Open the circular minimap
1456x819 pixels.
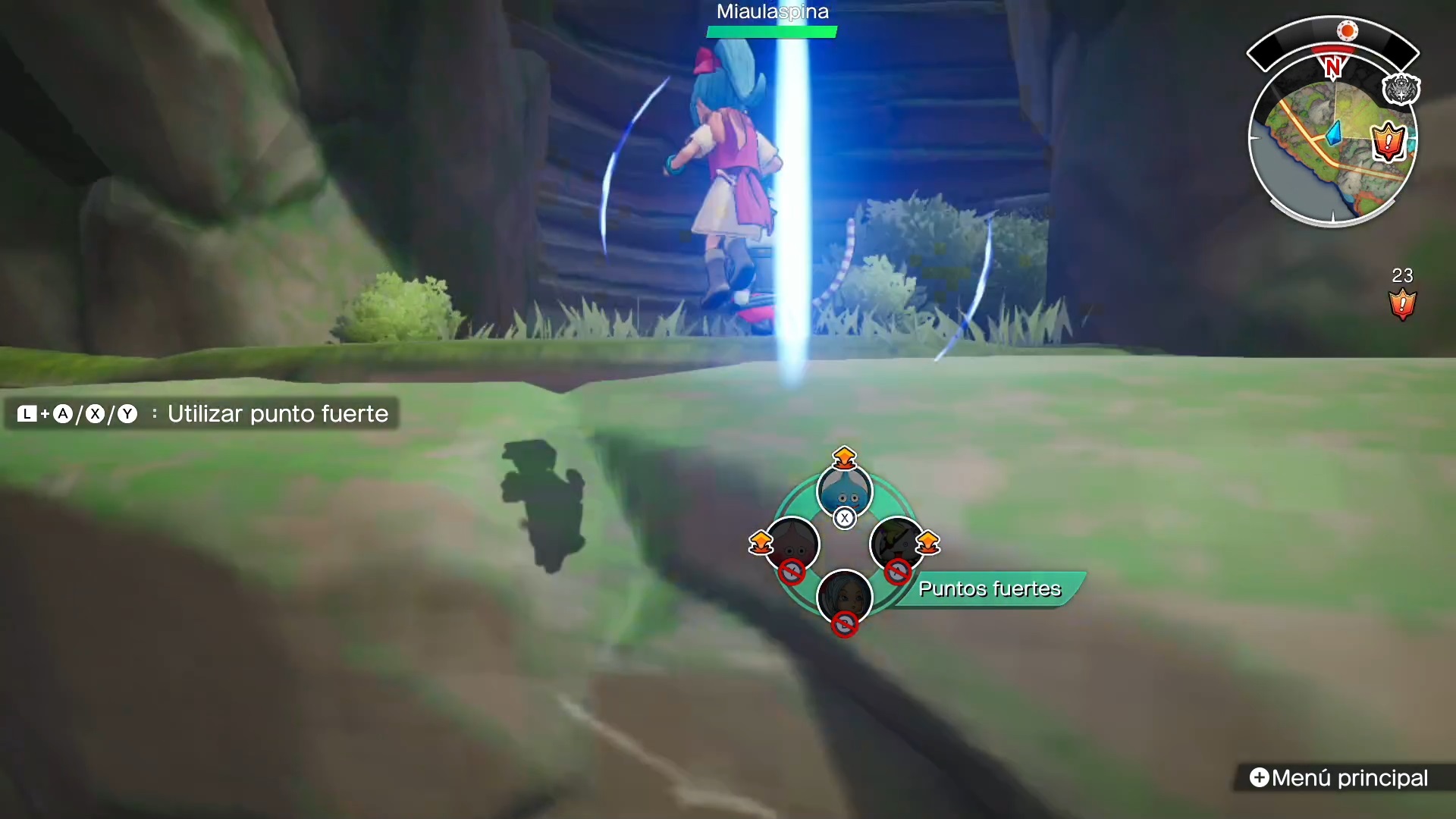(x=1331, y=144)
